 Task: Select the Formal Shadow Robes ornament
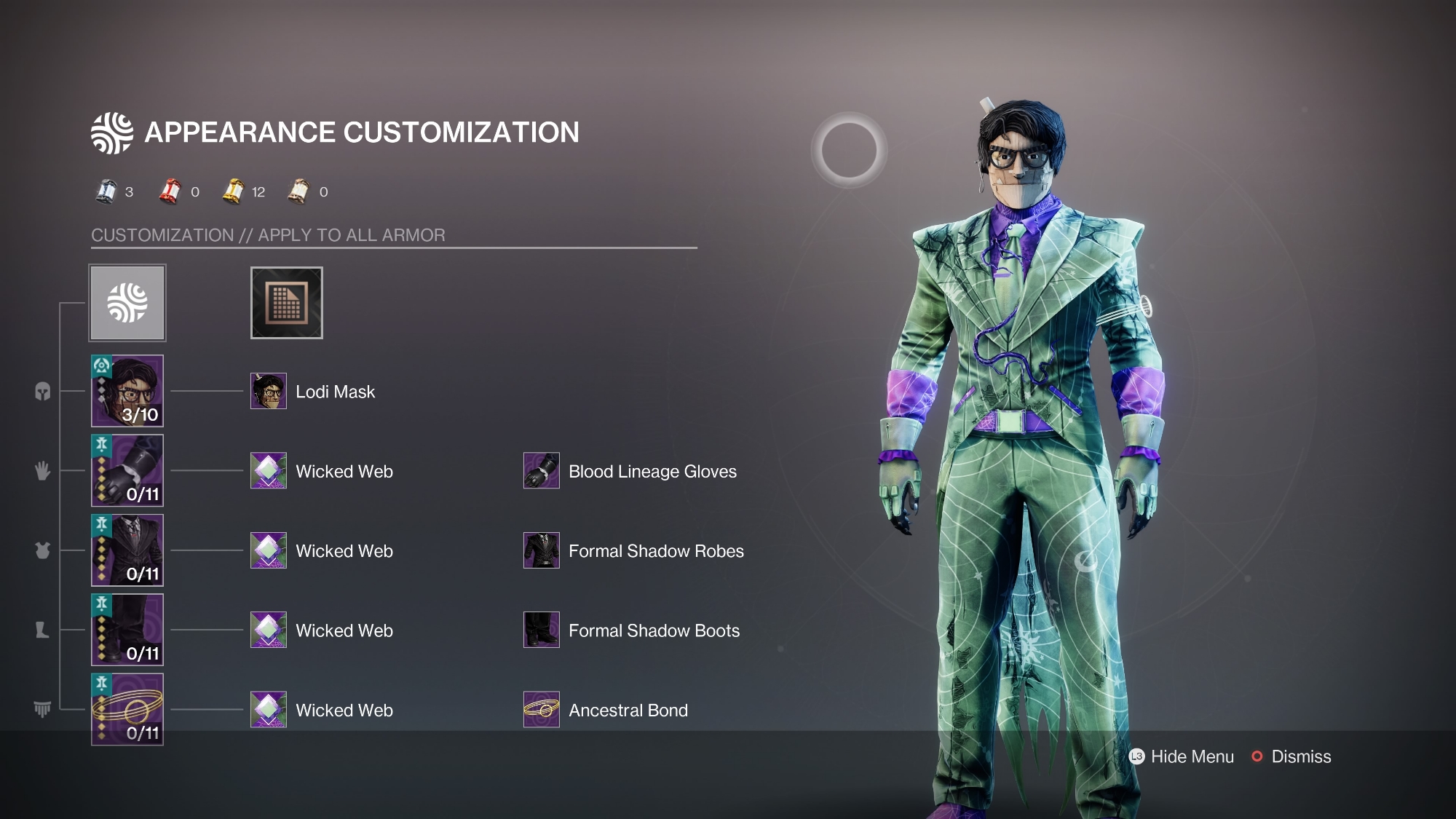542,550
